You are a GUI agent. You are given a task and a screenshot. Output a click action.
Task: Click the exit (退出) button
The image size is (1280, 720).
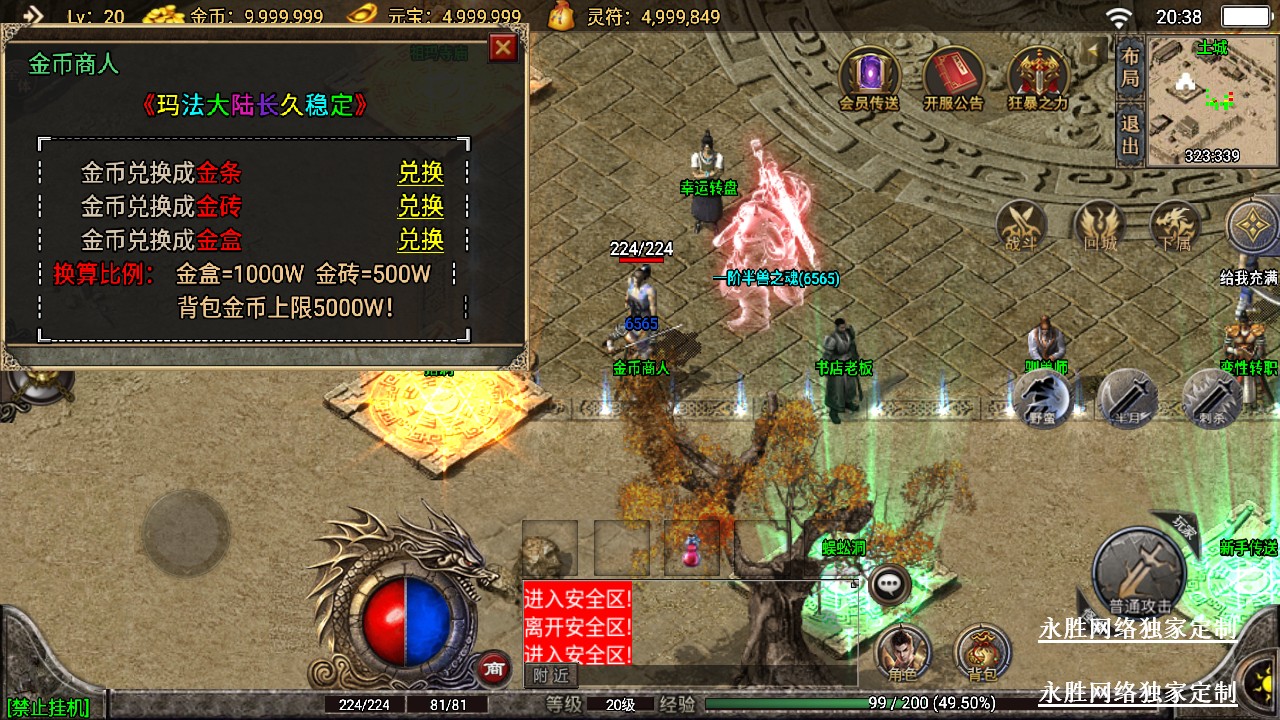[1130, 136]
